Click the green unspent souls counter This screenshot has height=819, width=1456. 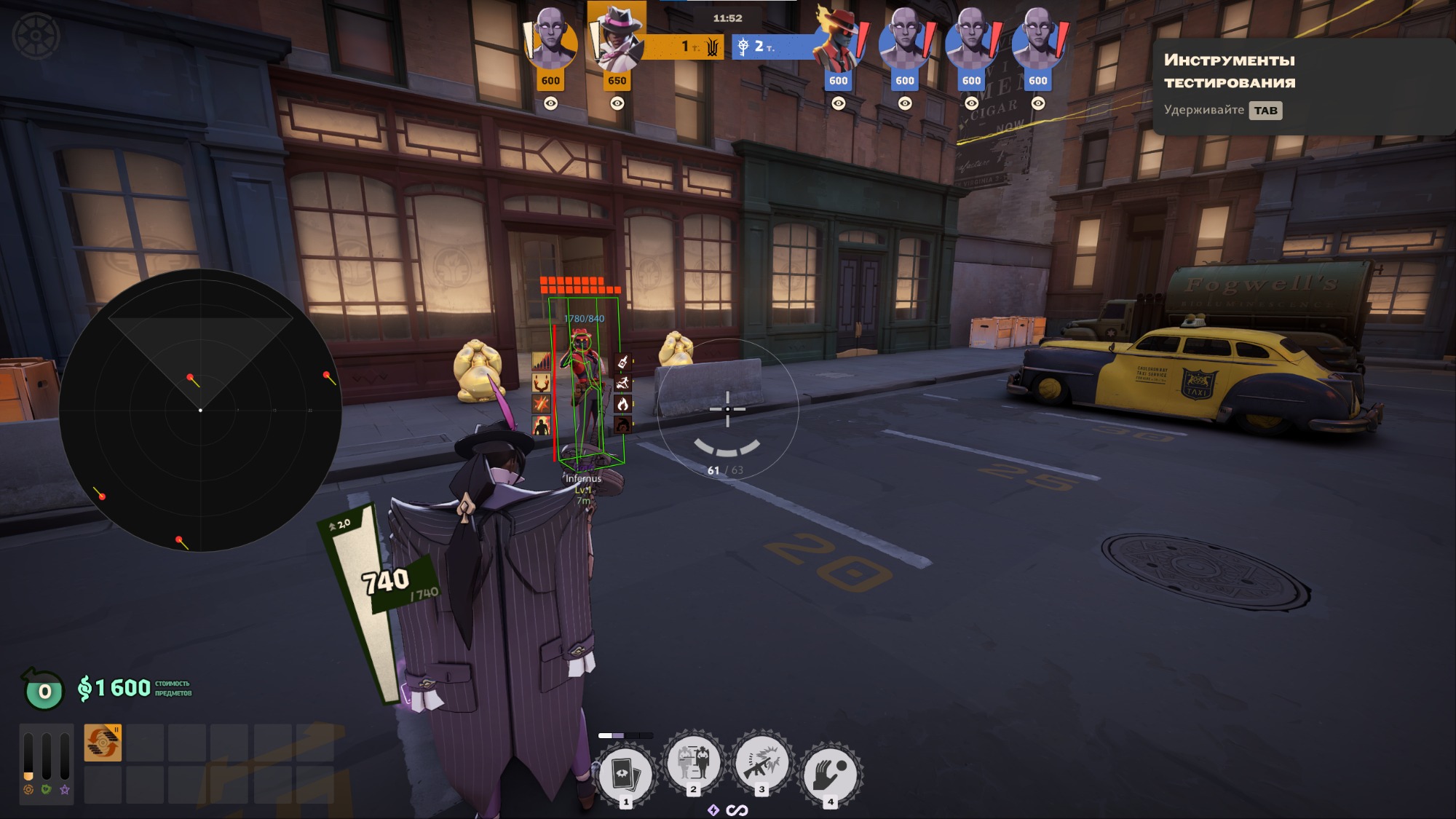pyautogui.click(x=44, y=690)
